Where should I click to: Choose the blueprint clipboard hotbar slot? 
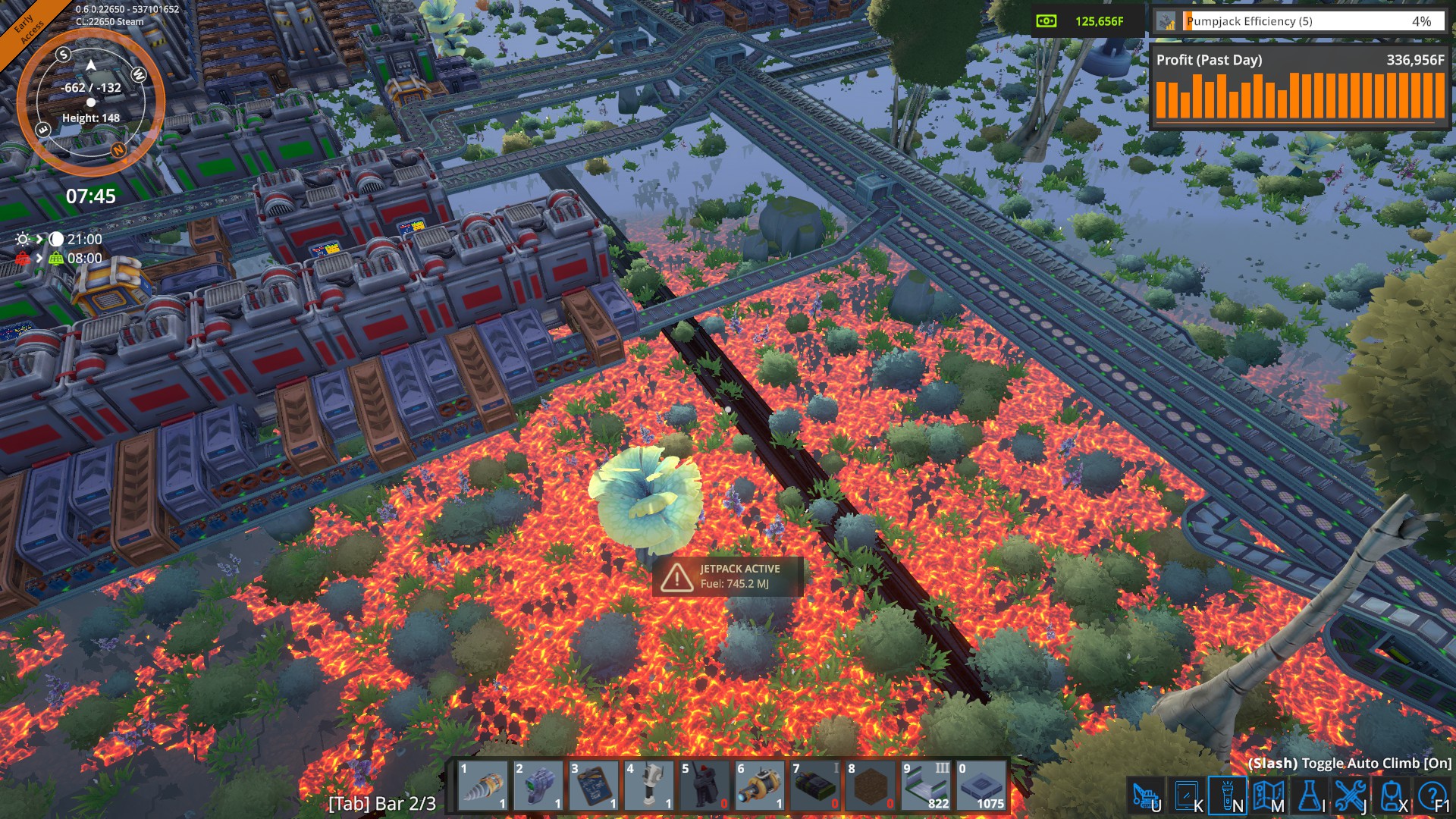click(594, 786)
